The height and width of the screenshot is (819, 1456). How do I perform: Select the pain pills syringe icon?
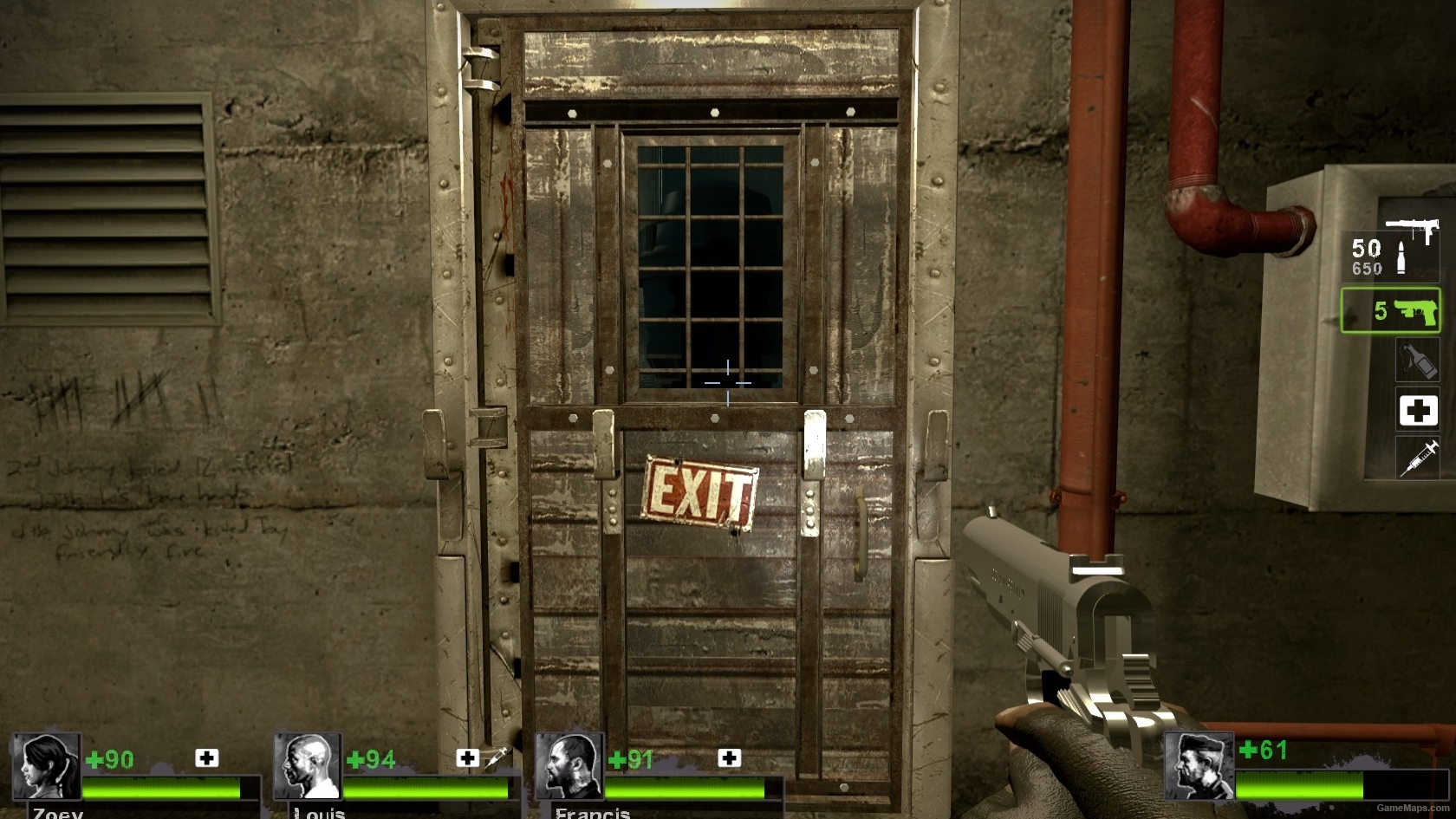coord(1418,457)
